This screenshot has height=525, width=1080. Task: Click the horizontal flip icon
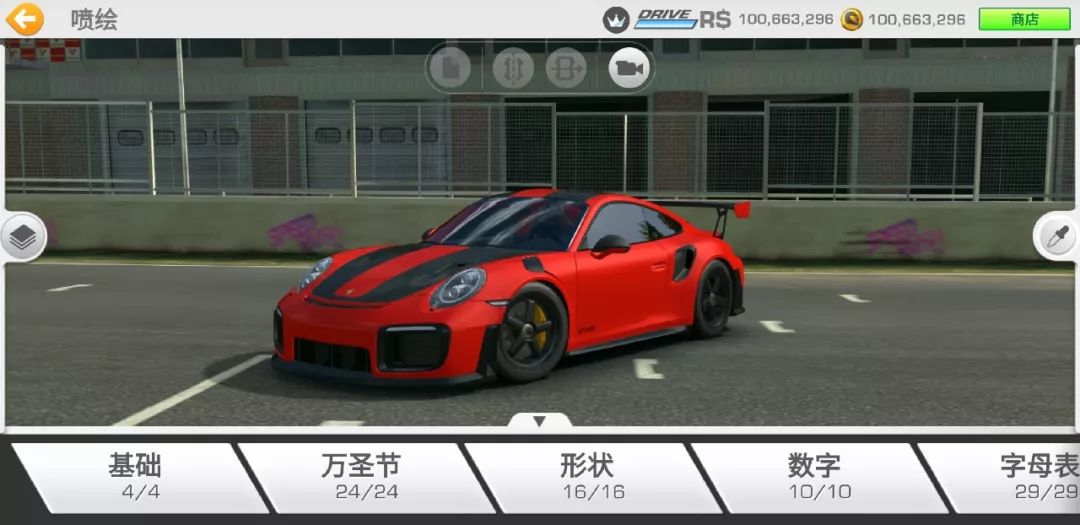[x=566, y=68]
